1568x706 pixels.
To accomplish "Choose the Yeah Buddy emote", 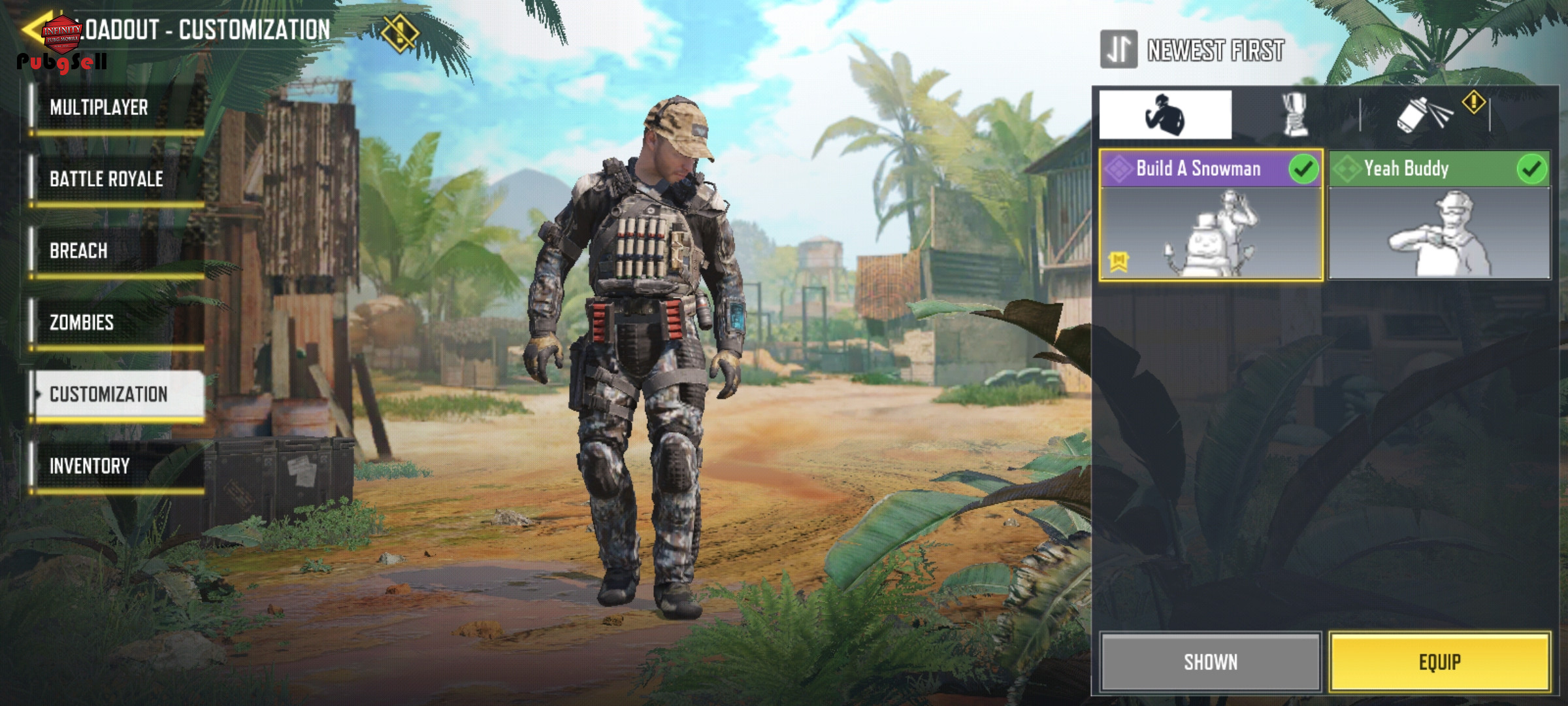I will pos(1439,216).
